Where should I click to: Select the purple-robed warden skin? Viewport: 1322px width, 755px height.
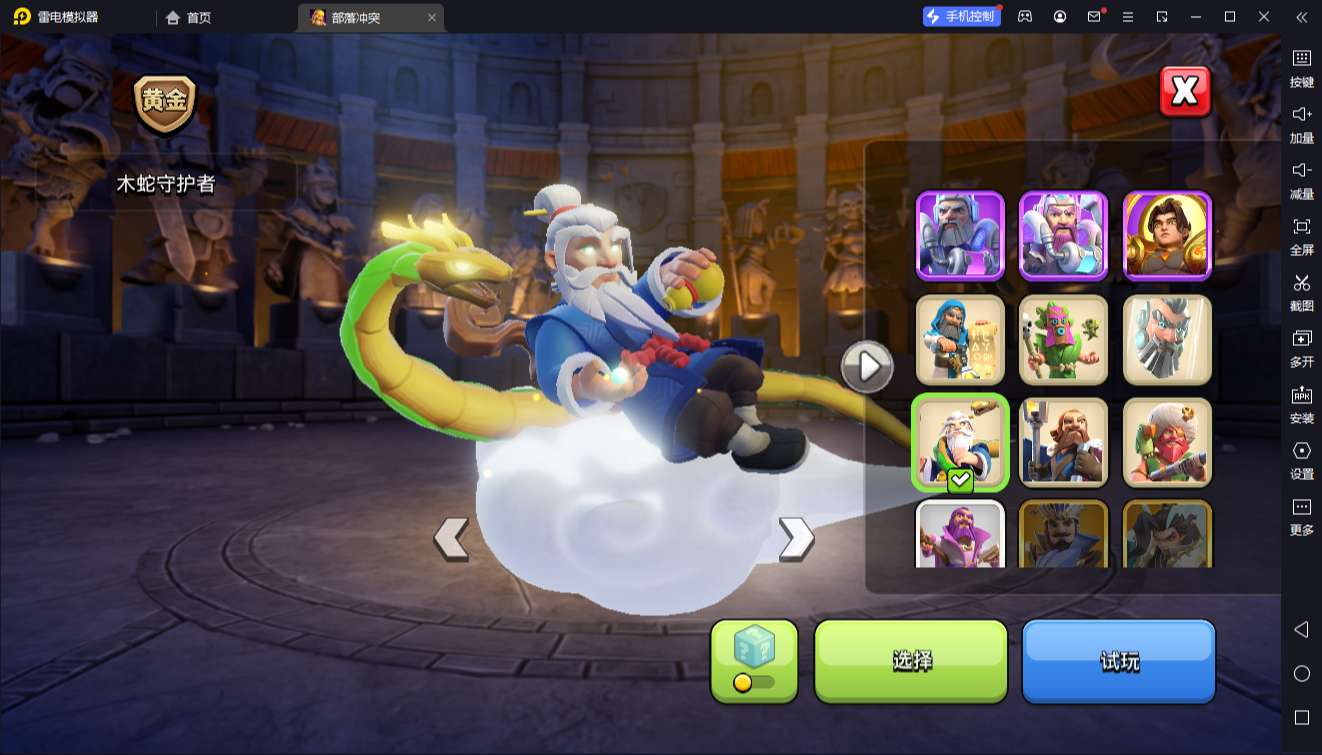pyautogui.click(x=960, y=534)
